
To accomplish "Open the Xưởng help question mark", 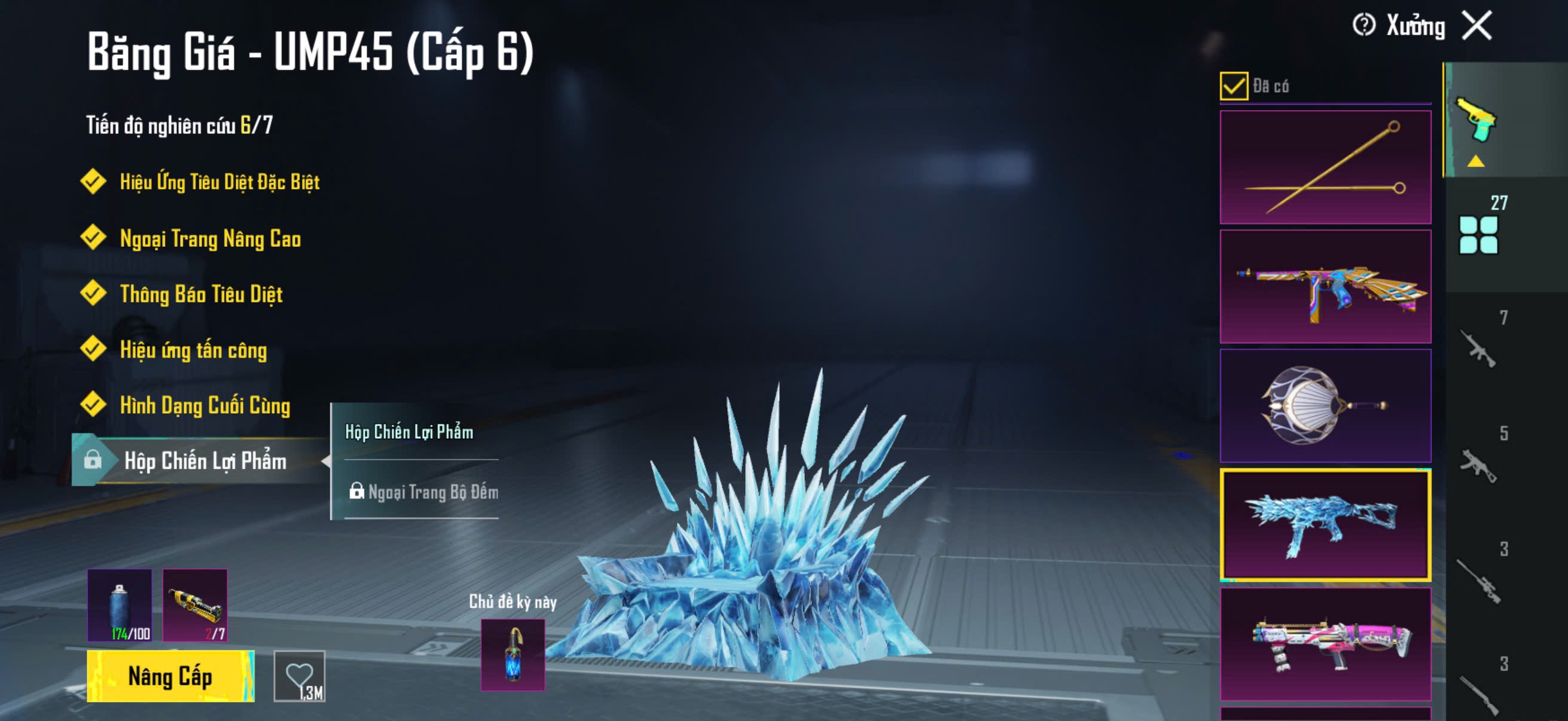I will (x=1363, y=26).
